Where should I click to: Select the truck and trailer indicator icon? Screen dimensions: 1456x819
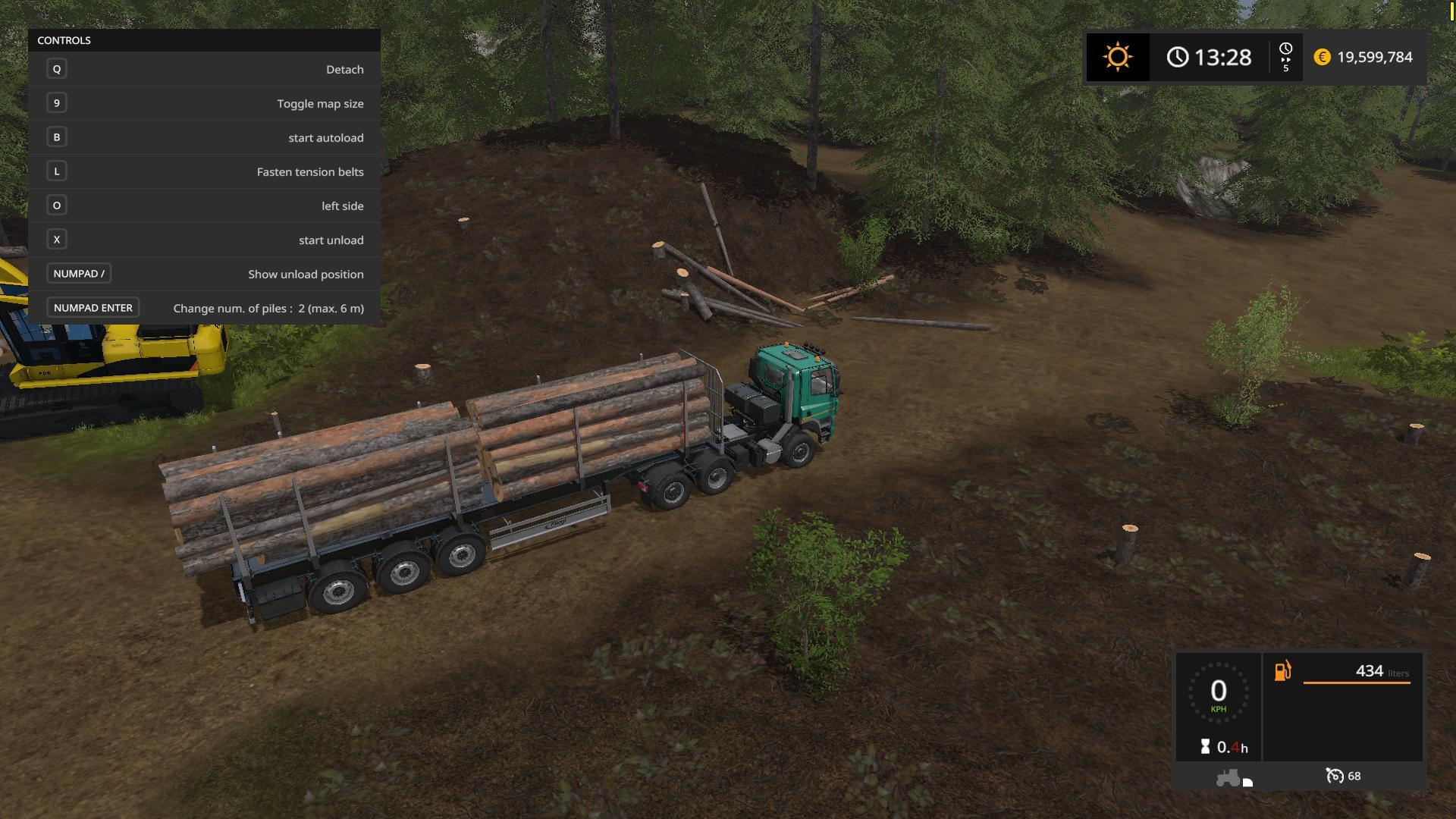point(1233,778)
